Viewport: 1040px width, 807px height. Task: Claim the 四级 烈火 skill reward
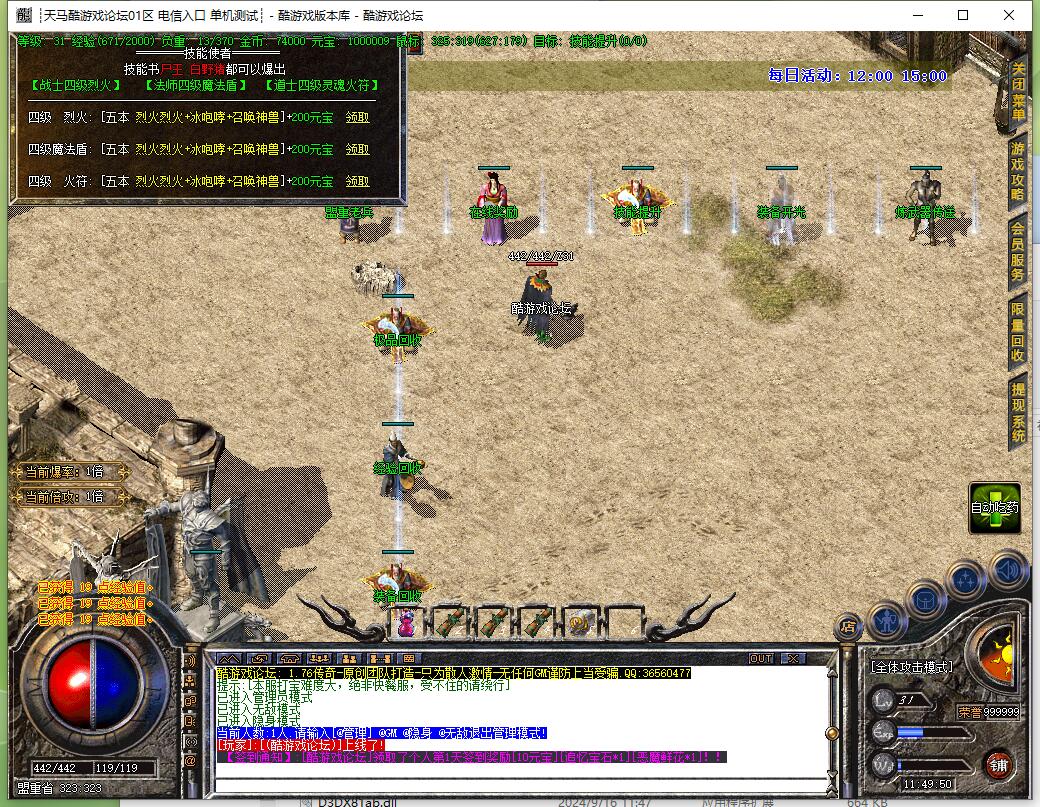click(357, 117)
